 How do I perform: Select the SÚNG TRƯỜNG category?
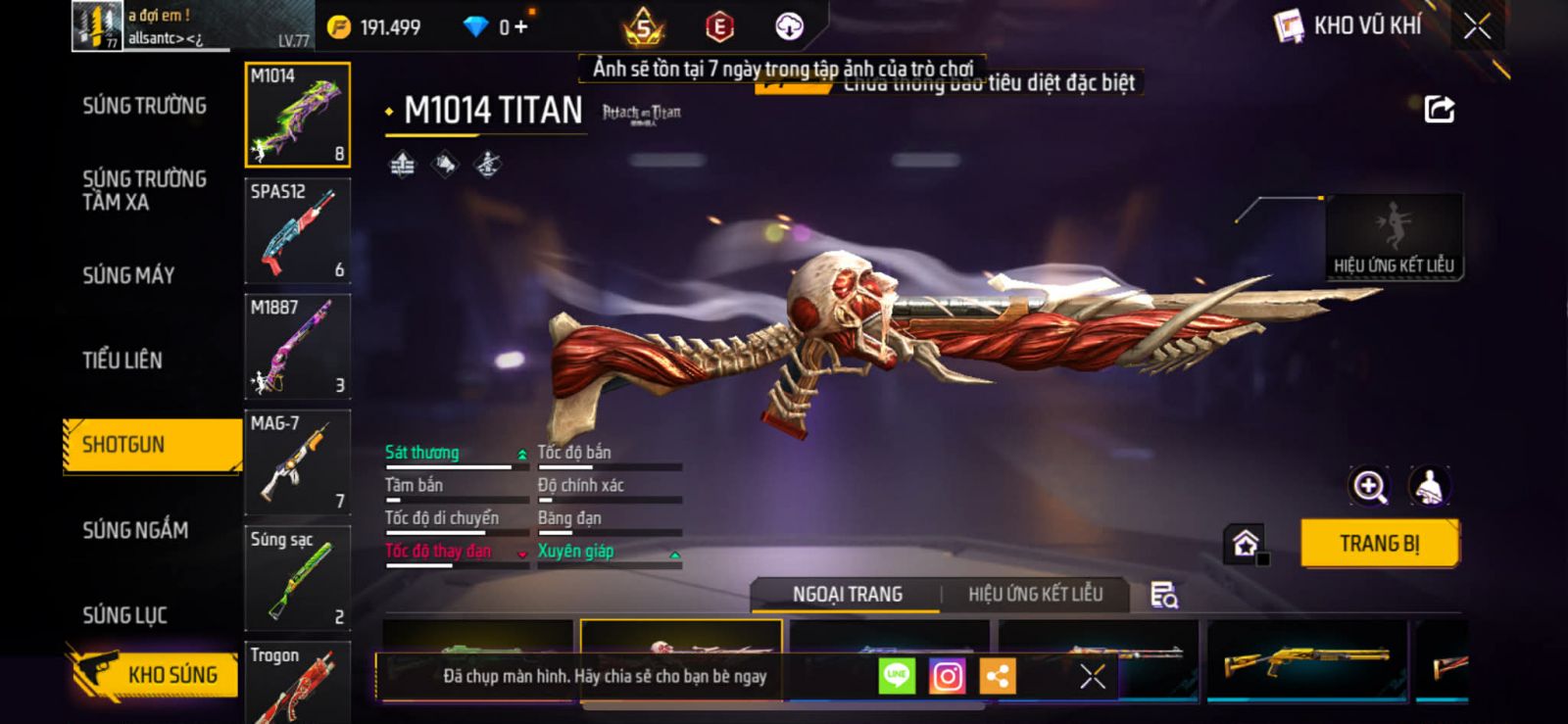click(x=144, y=106)
